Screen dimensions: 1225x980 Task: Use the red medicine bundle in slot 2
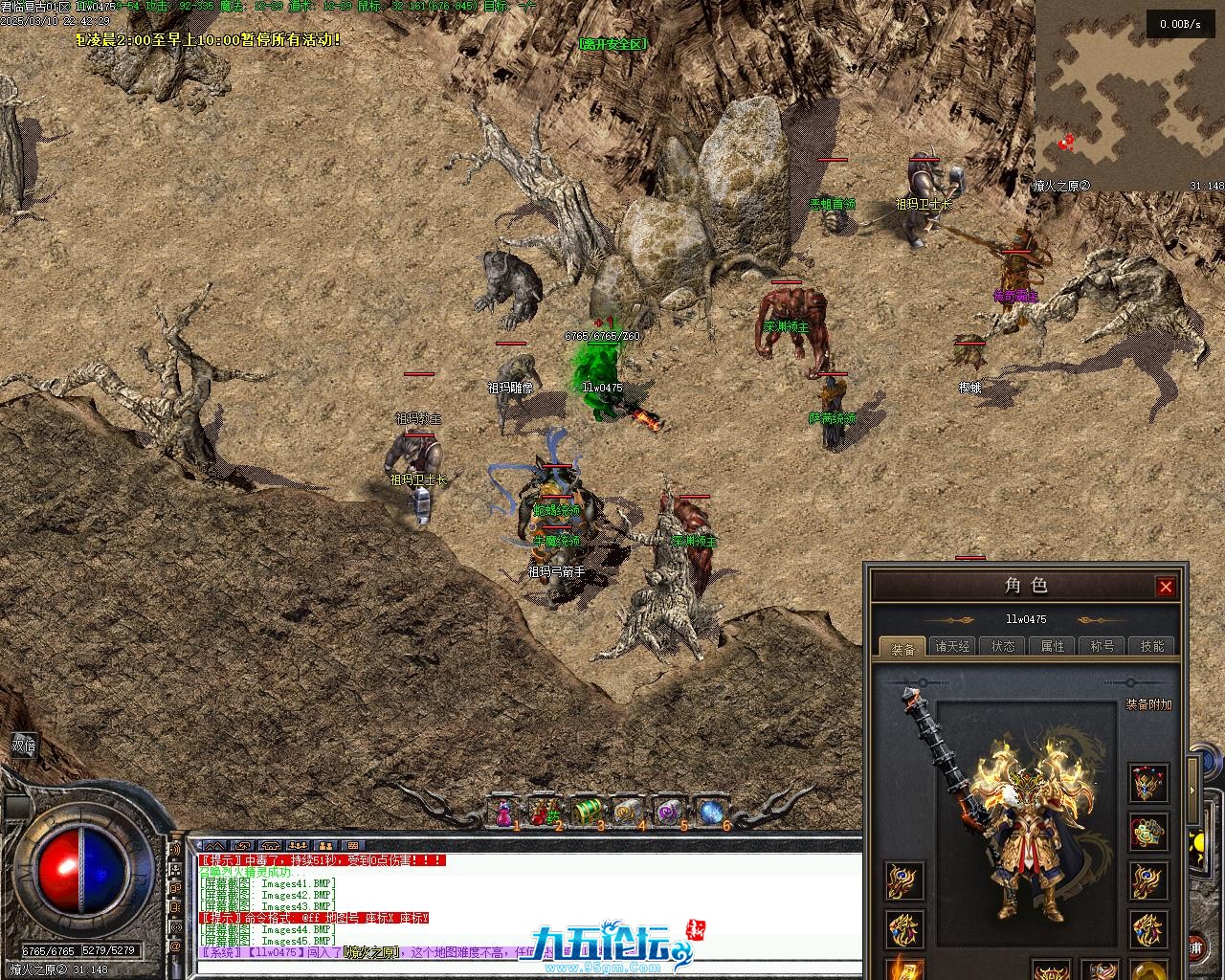point(544,813)
